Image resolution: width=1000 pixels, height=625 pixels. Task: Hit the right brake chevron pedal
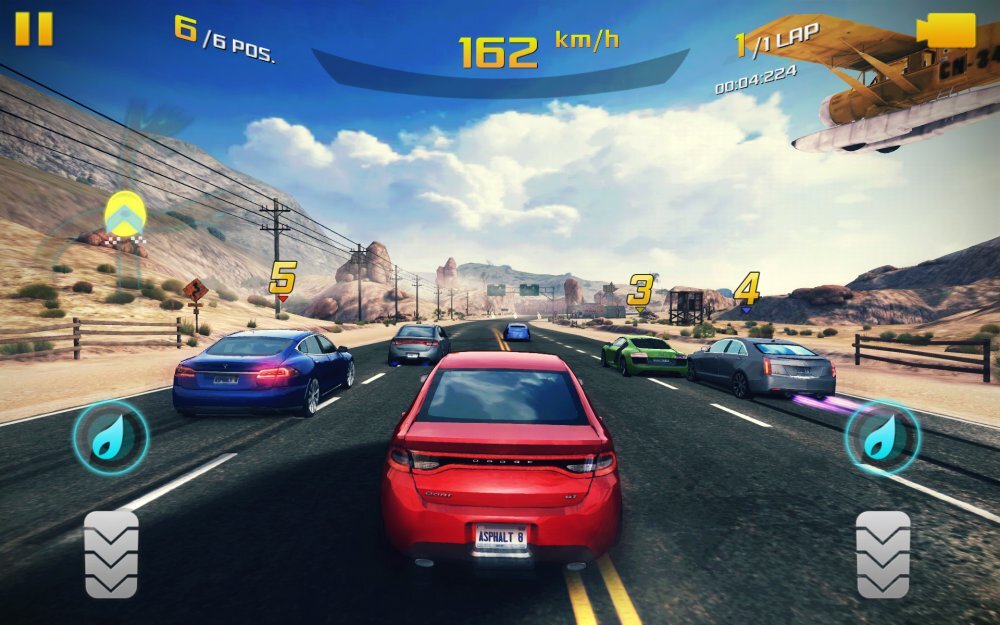(x=883, y=554)
